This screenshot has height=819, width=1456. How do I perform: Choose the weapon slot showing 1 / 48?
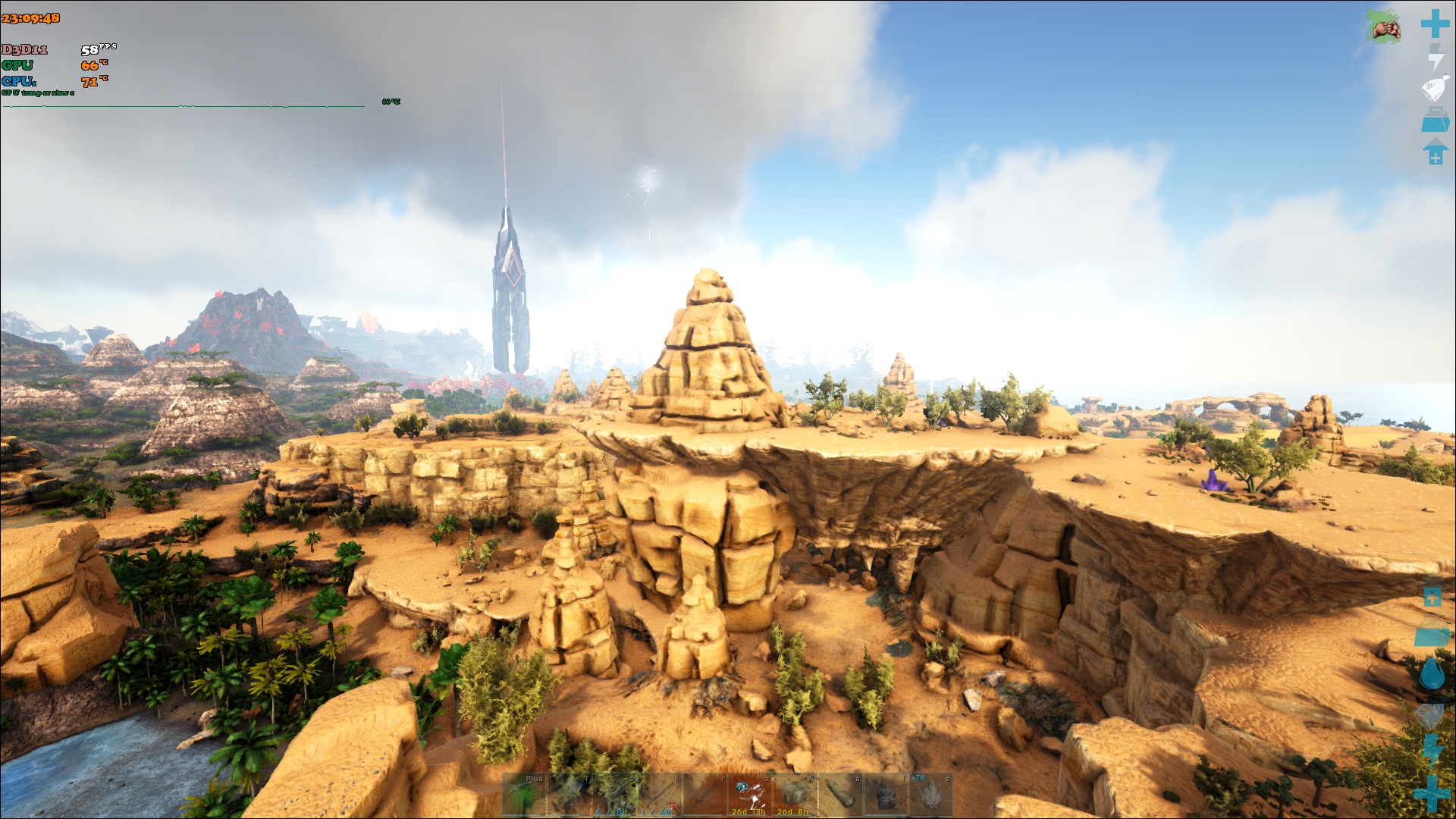point(659,795)
